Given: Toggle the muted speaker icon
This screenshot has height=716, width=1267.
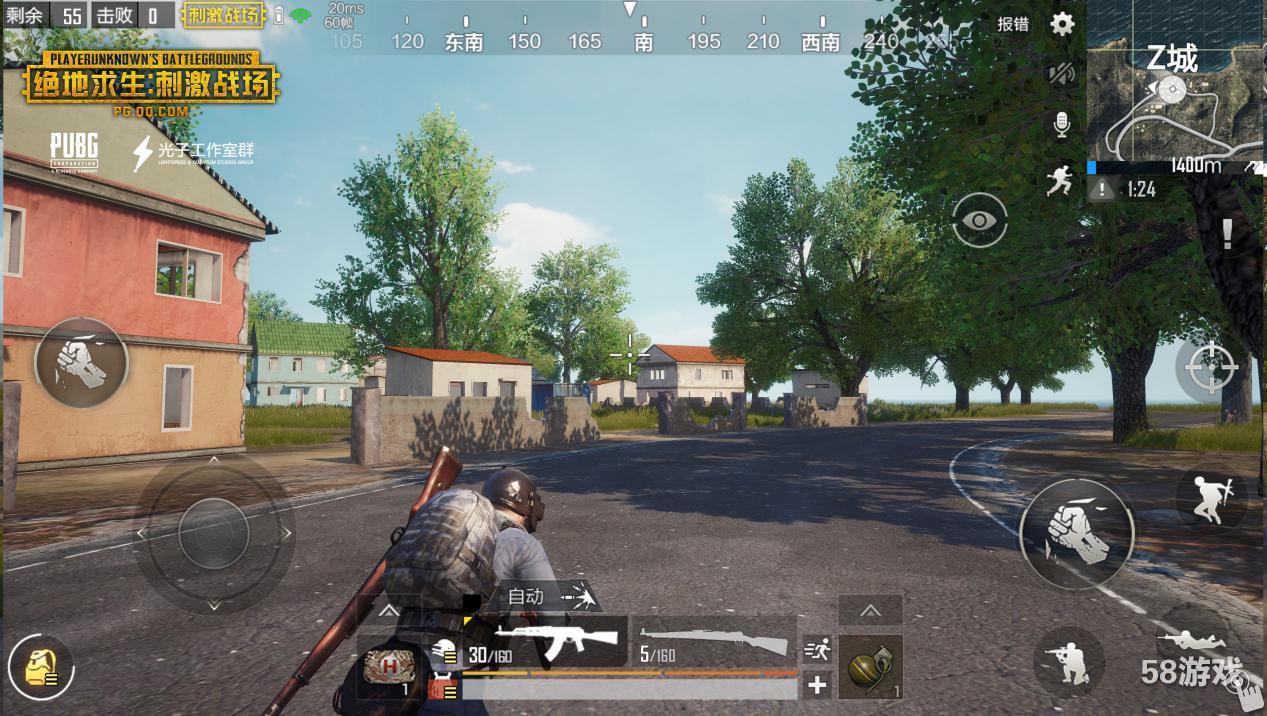Looking at the screenshot, I should pos(1061,73).
